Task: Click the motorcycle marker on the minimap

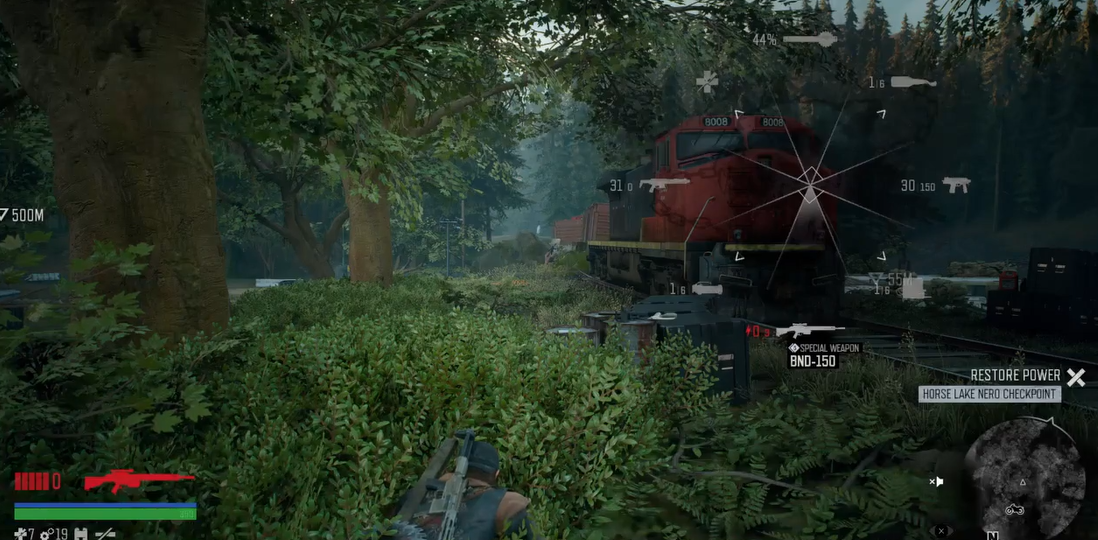Action: tap(1014, 509)
